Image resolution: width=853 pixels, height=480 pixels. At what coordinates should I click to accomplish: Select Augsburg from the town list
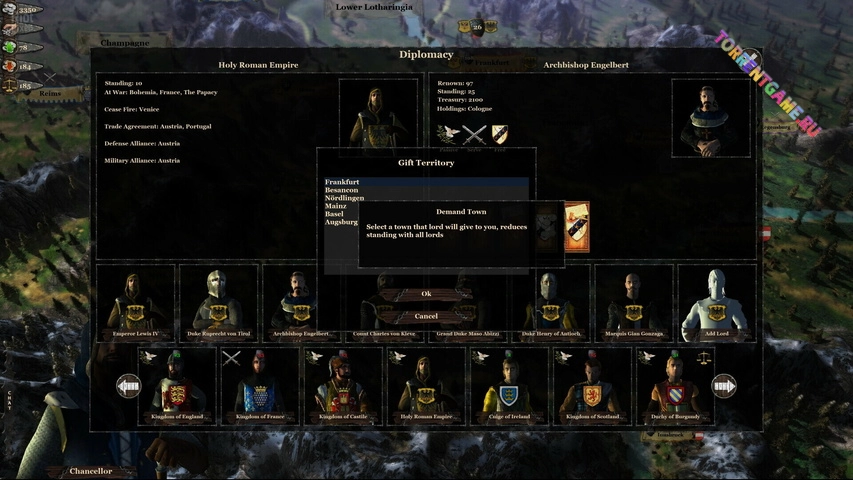coord(342,222)
